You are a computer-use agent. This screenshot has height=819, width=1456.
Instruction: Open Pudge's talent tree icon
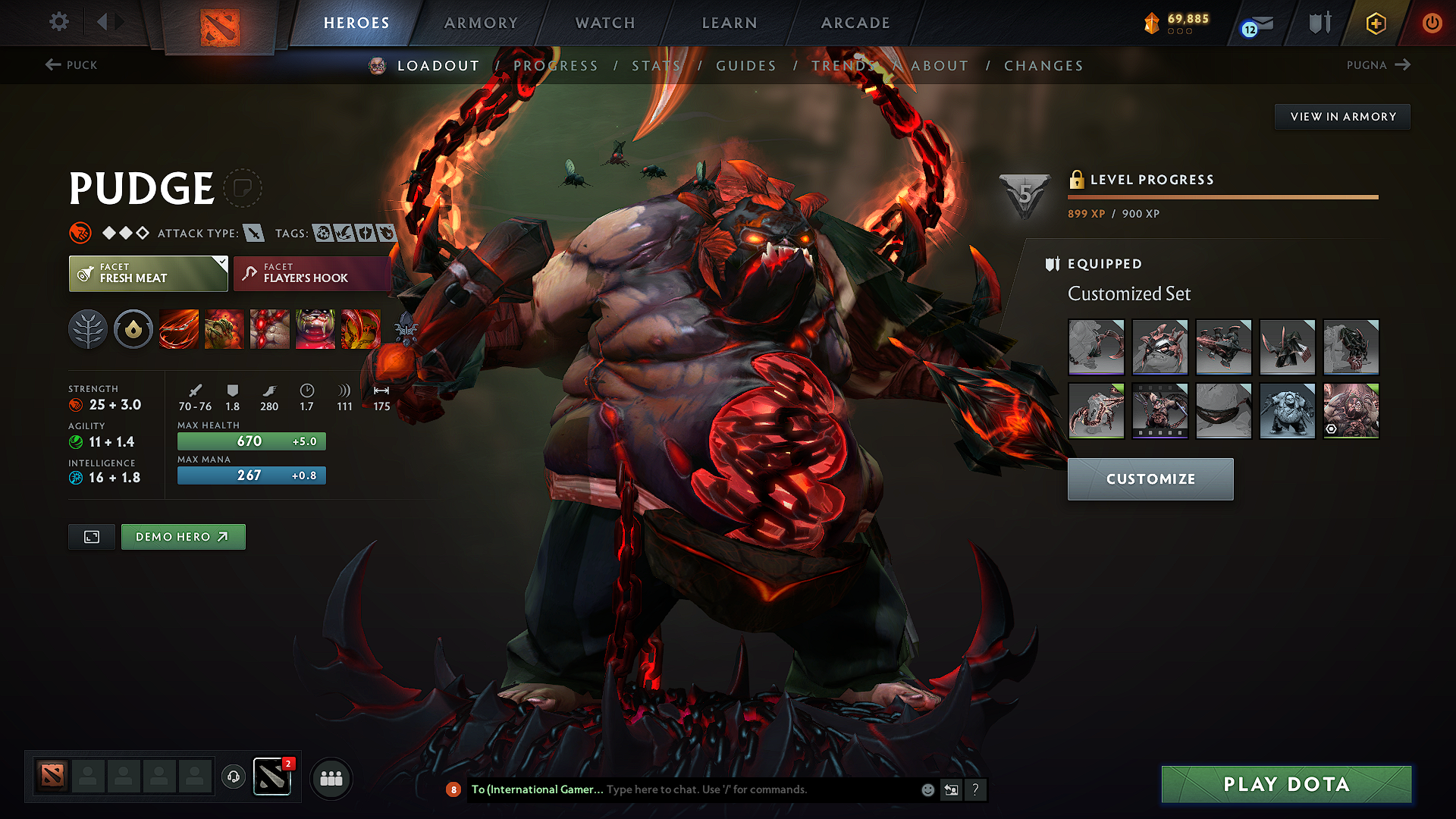pyautogui.click(x=88, y=329)
